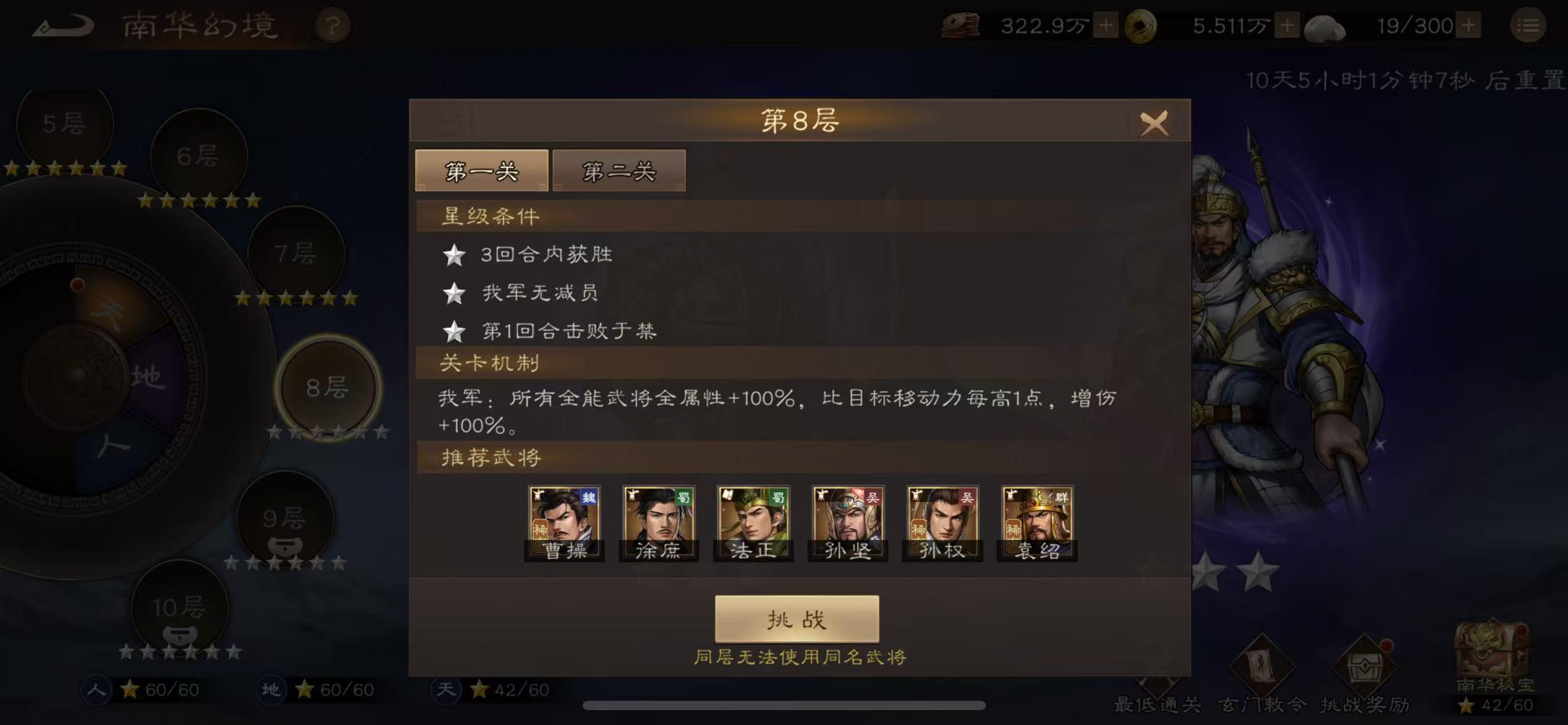
Task: Tap the 挑战 challenge button
Action: (x=796, y=619)
